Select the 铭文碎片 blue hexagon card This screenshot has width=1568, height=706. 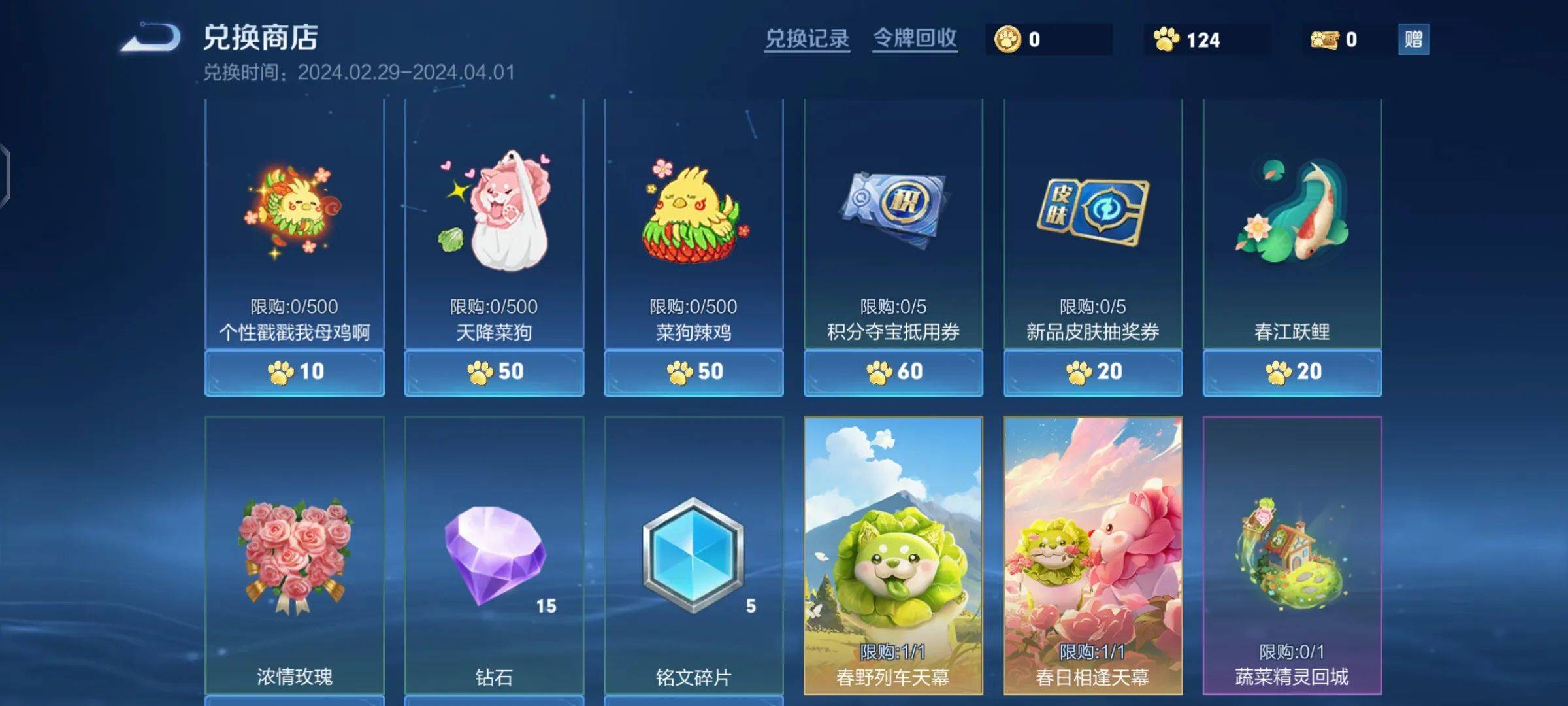(x=694, y=556)
